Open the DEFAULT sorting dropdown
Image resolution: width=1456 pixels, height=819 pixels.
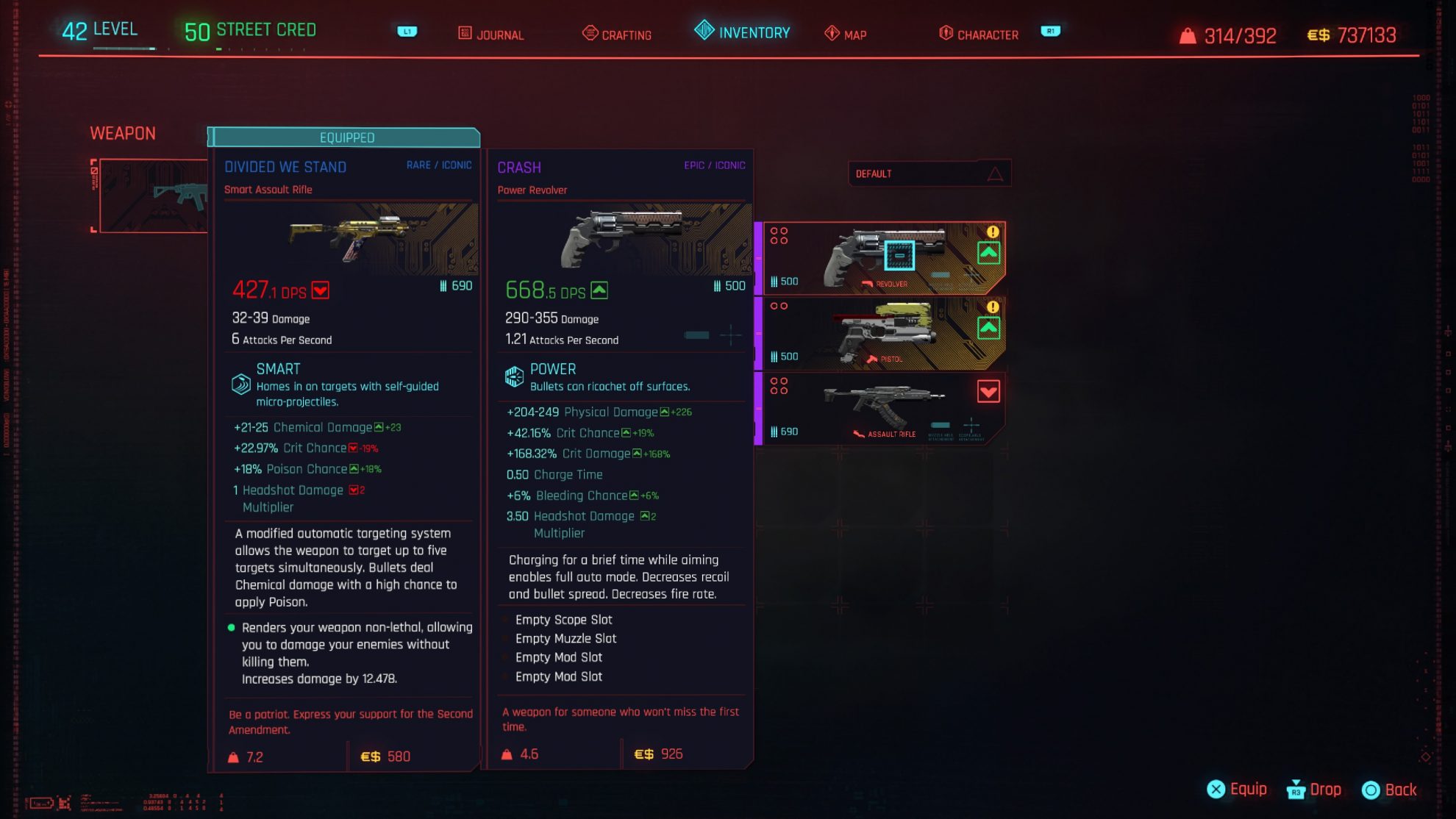(929, 173)
